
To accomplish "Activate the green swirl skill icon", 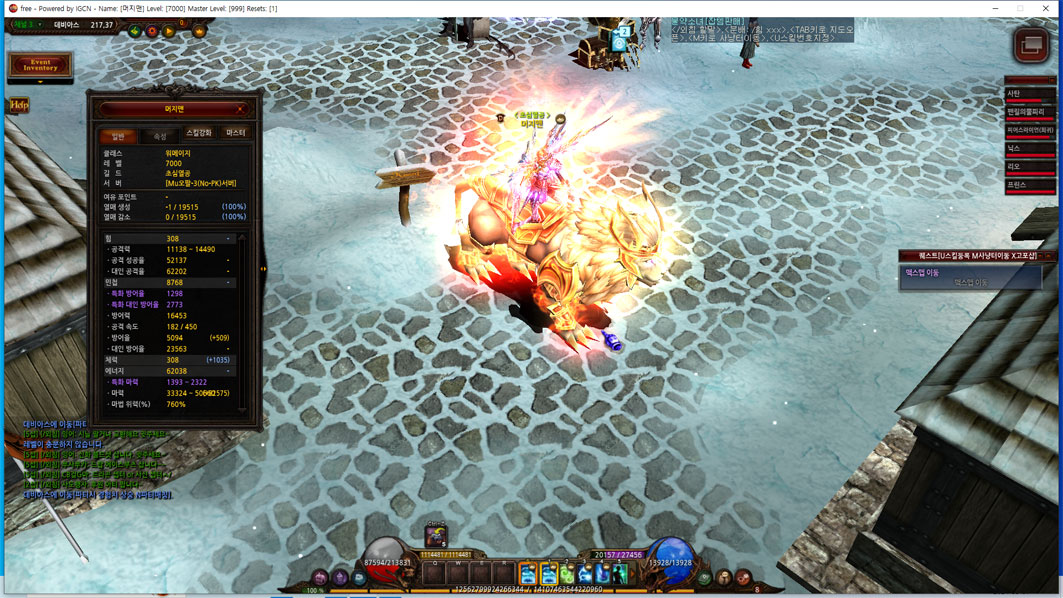I will [x=567, y=574].
